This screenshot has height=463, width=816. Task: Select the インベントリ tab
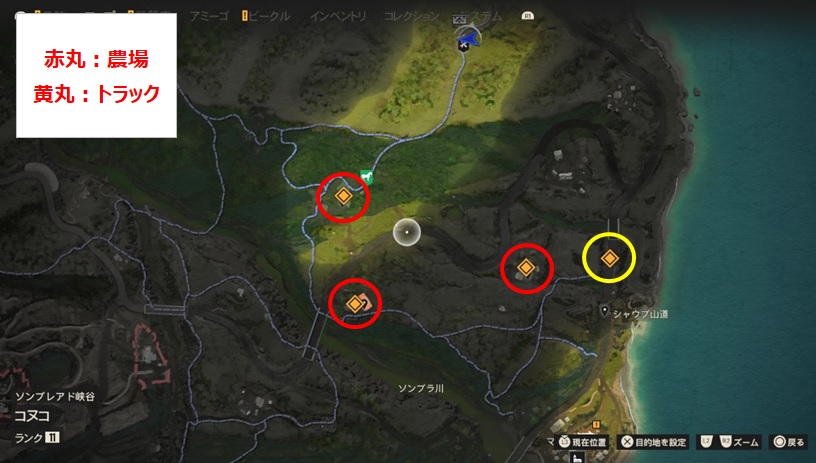[336, 18]
